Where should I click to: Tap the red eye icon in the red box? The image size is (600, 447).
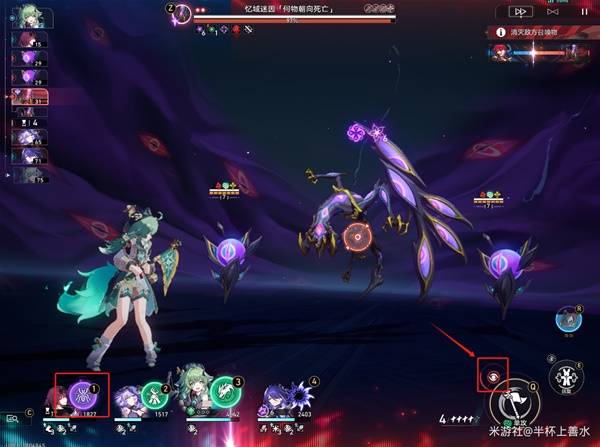(x=494, y=376)
